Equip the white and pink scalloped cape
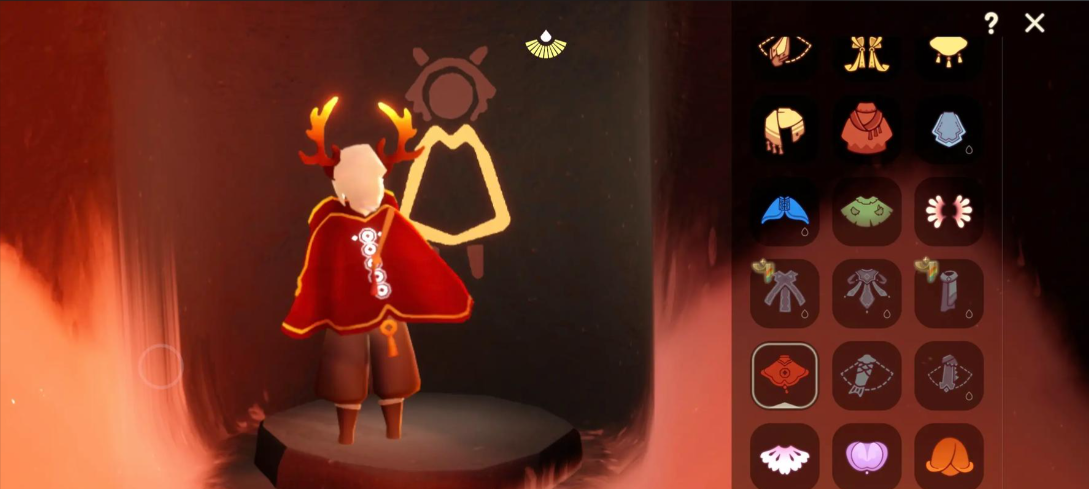 [785, 456]
